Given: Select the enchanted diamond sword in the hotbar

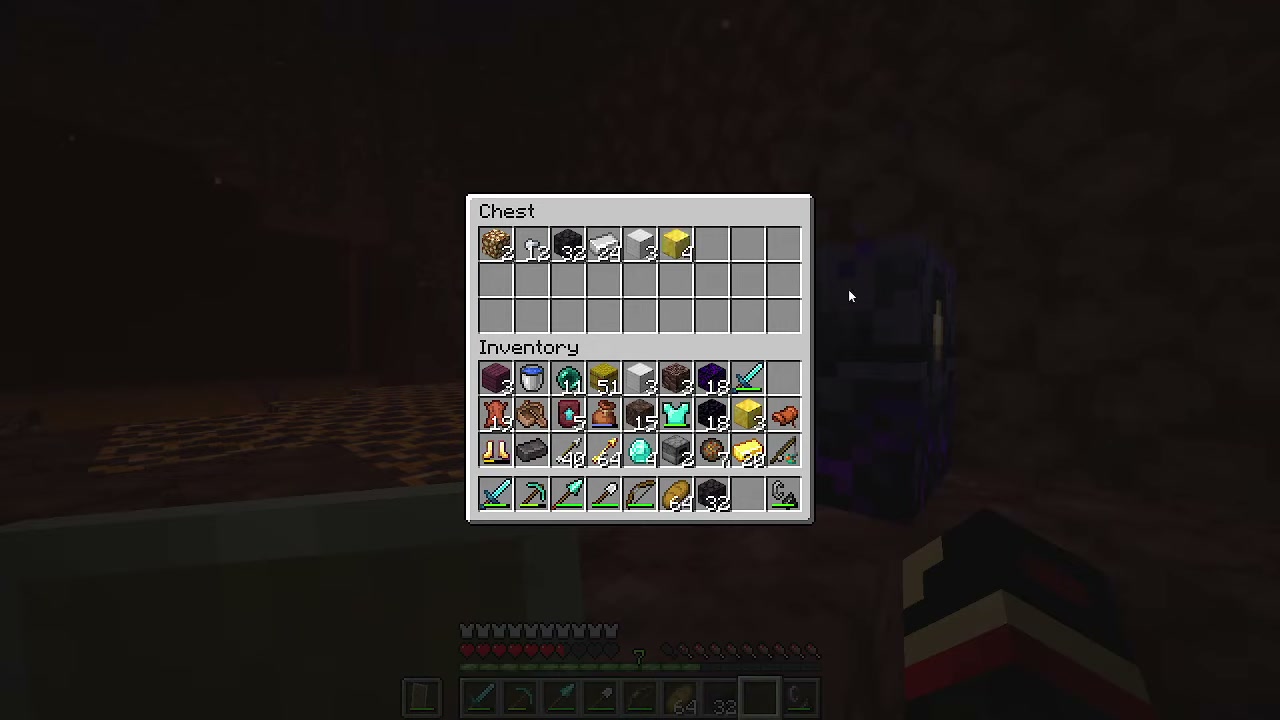Looking at the screenshot, I should point(497,494).
